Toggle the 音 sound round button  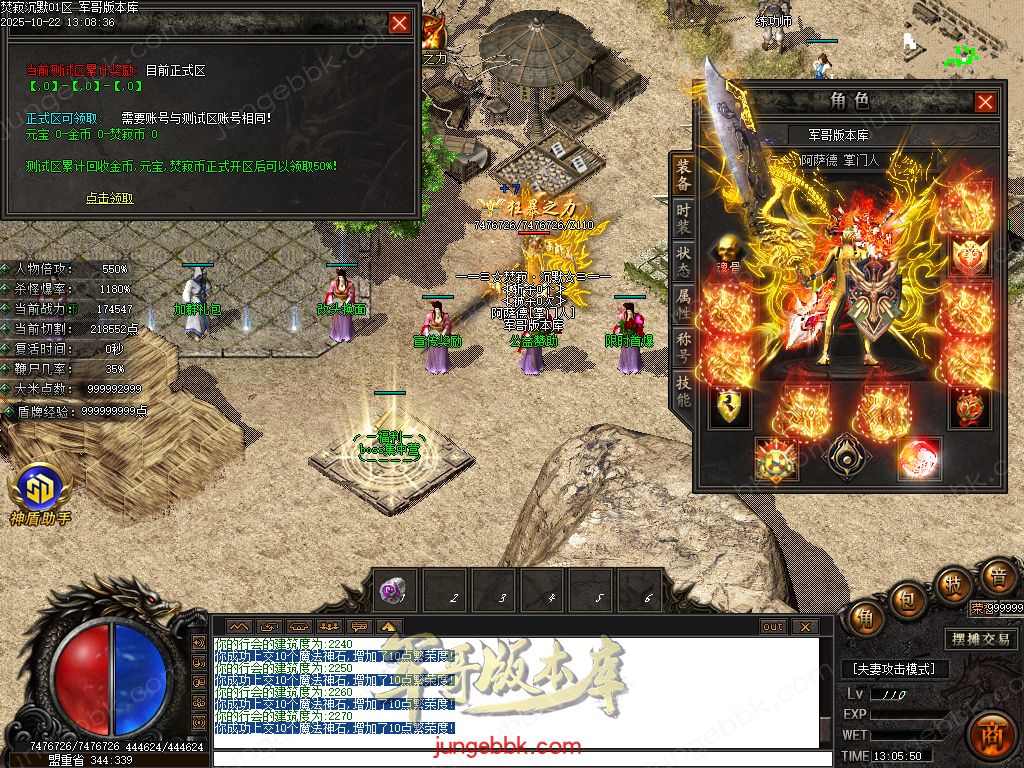(x=996, y=576)
